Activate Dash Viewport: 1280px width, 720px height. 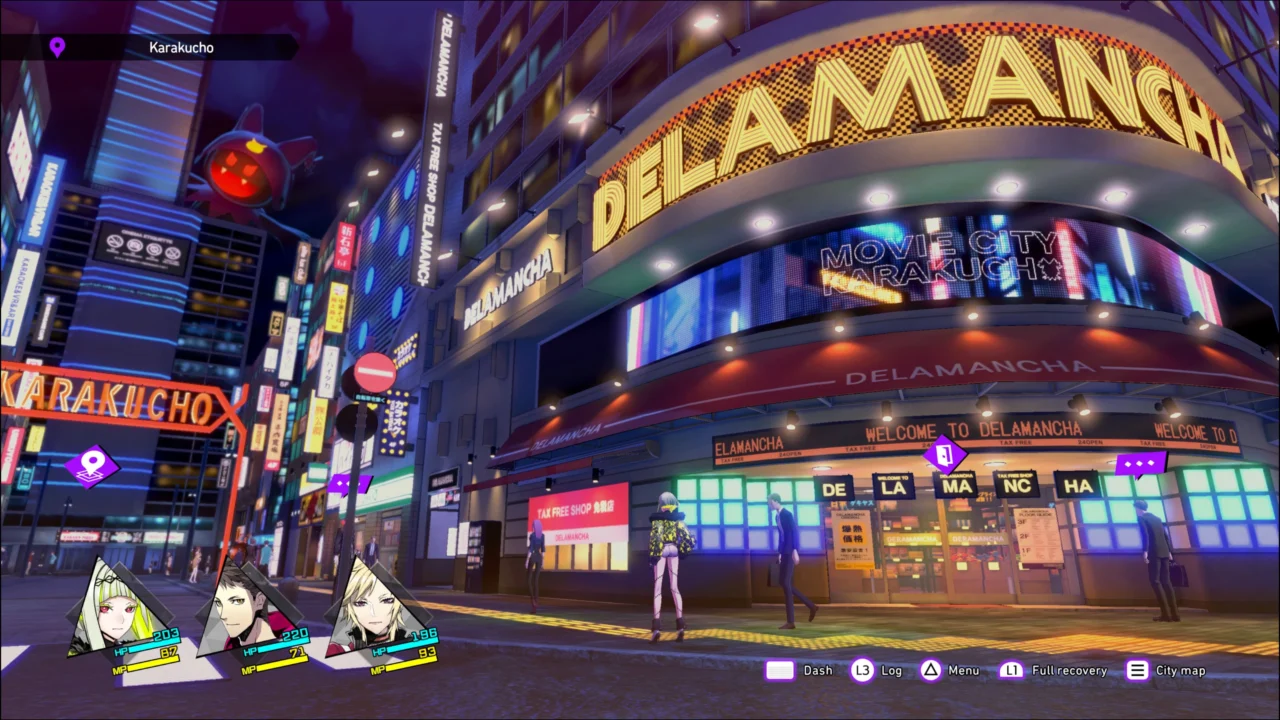tap(817, 670)
